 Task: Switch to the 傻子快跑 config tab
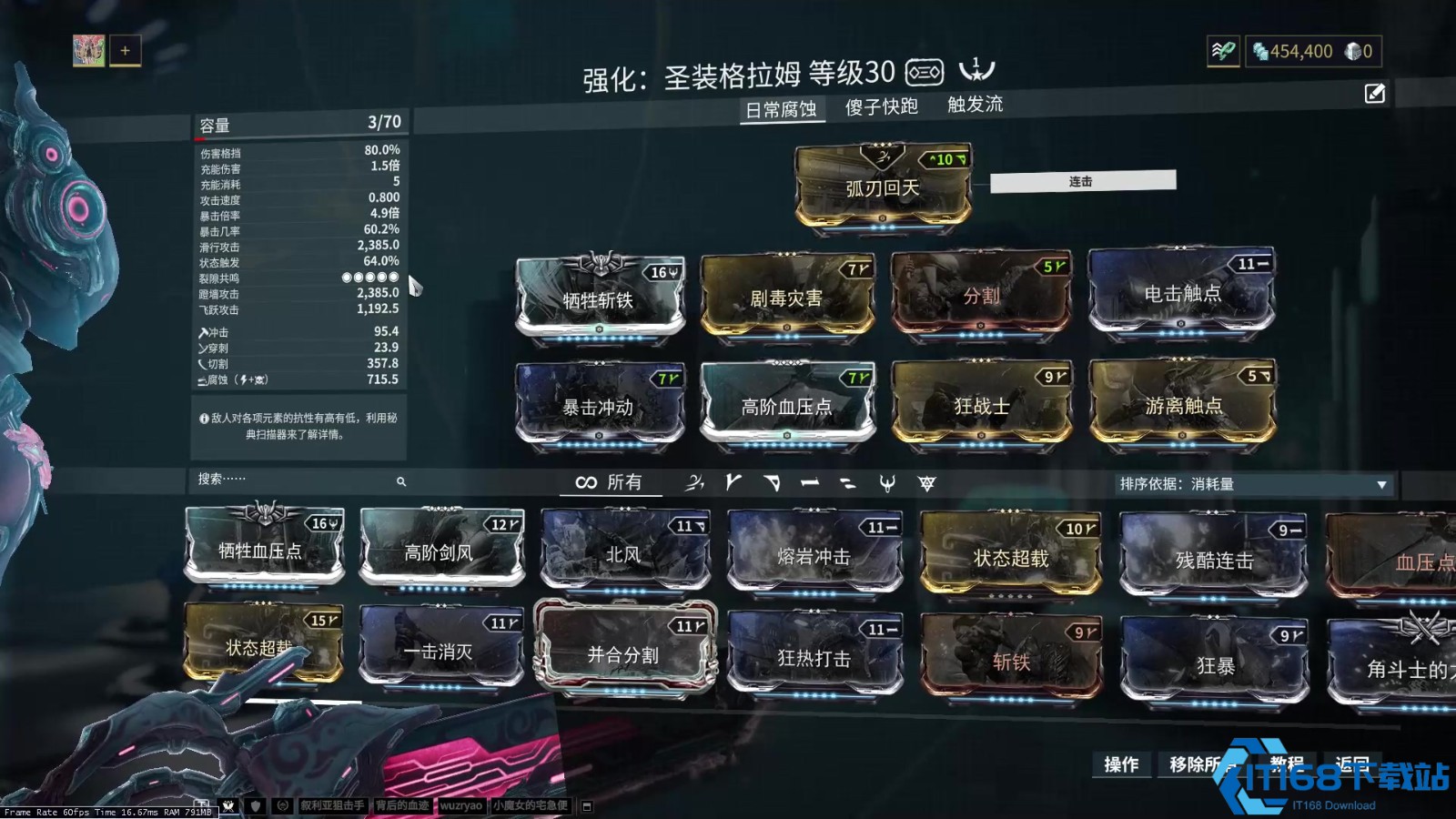(879, 106)
